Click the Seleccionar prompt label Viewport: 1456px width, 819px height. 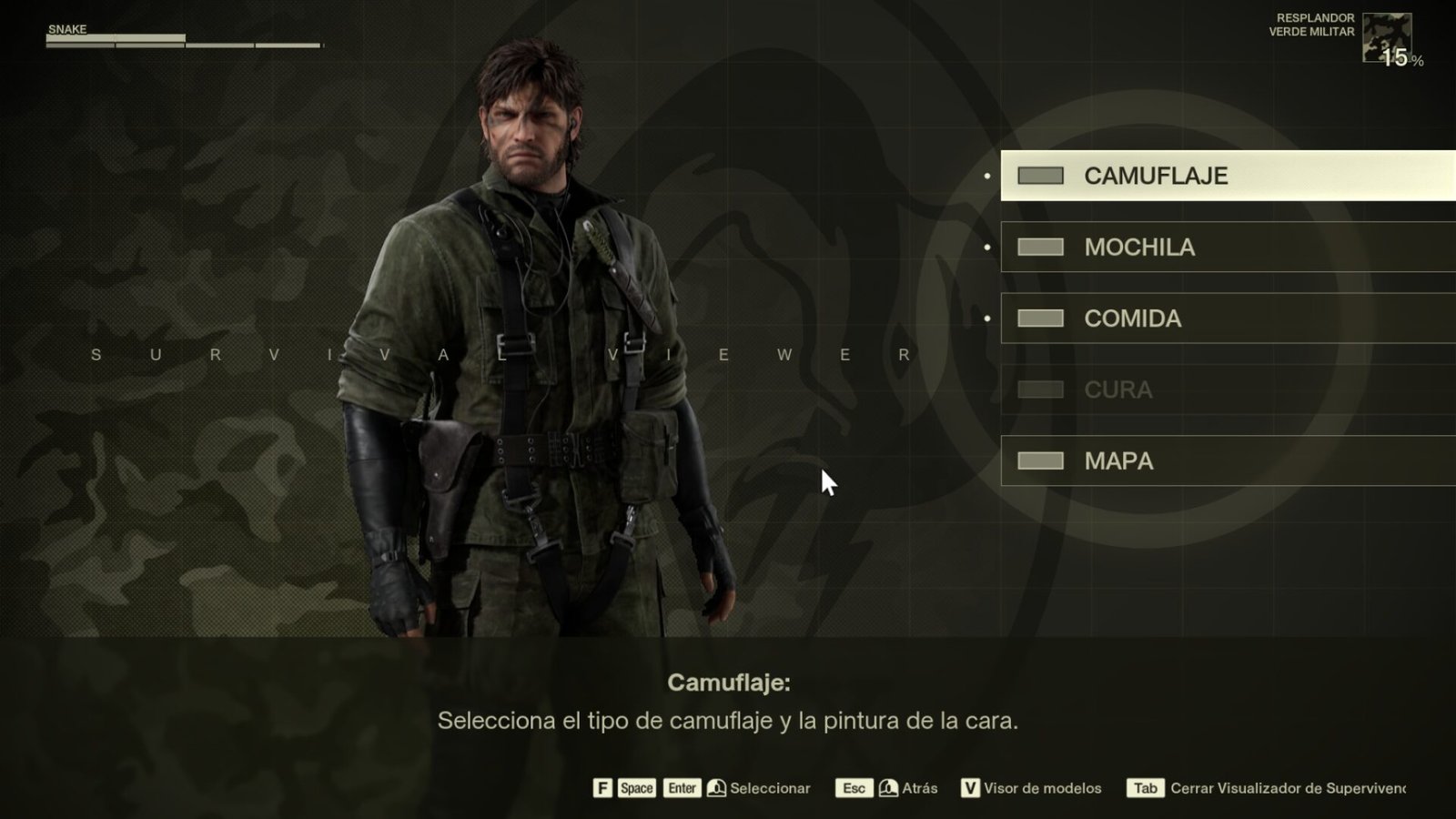pyautogui.click(x=770, y=788)
